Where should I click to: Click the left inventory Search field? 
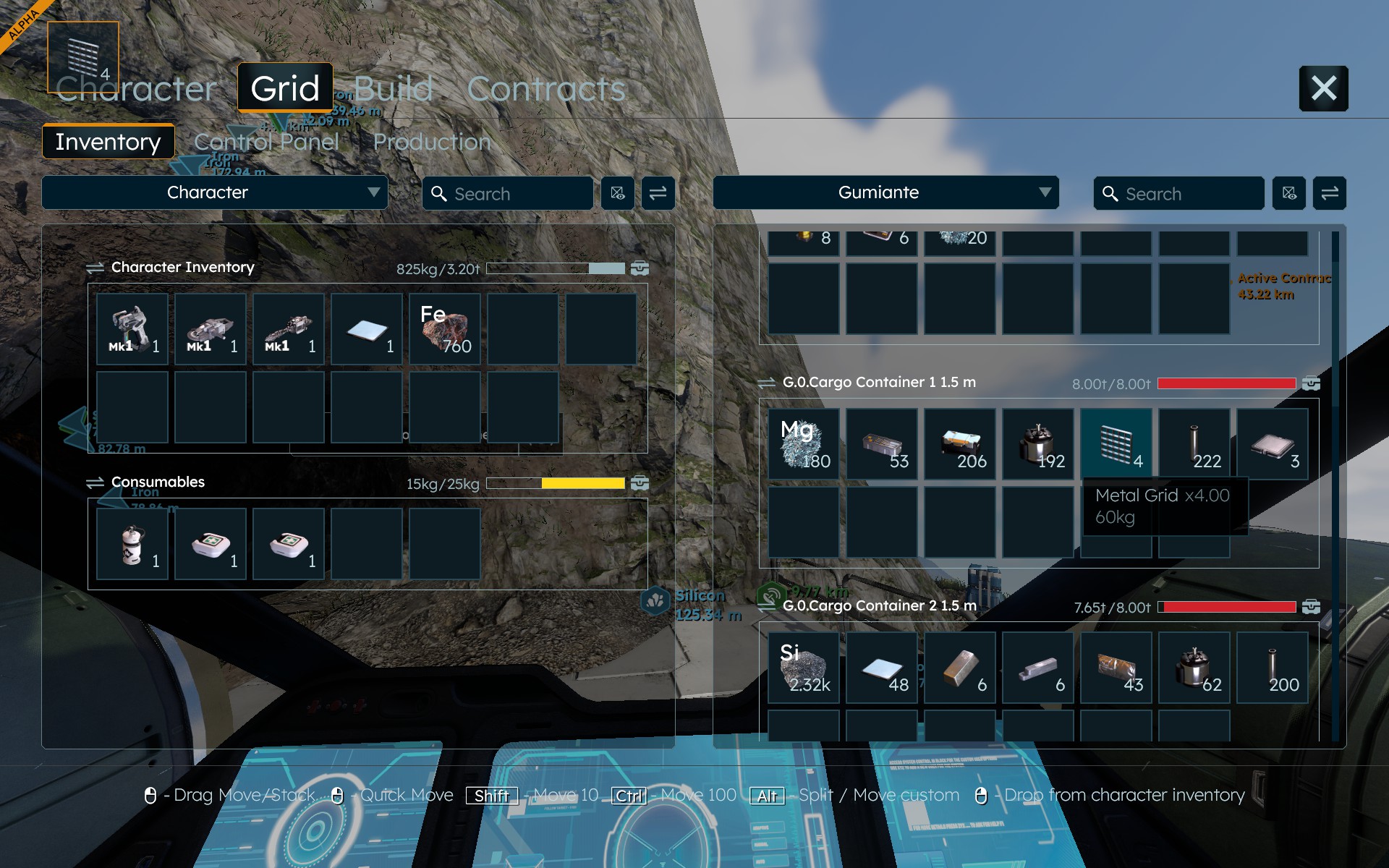point(508,194)
